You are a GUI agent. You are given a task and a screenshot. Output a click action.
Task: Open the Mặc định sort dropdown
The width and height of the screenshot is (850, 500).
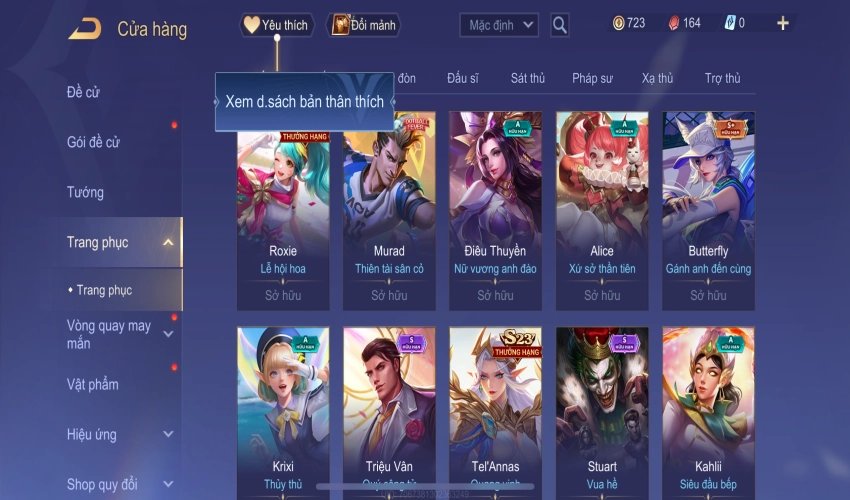(499, 25)
